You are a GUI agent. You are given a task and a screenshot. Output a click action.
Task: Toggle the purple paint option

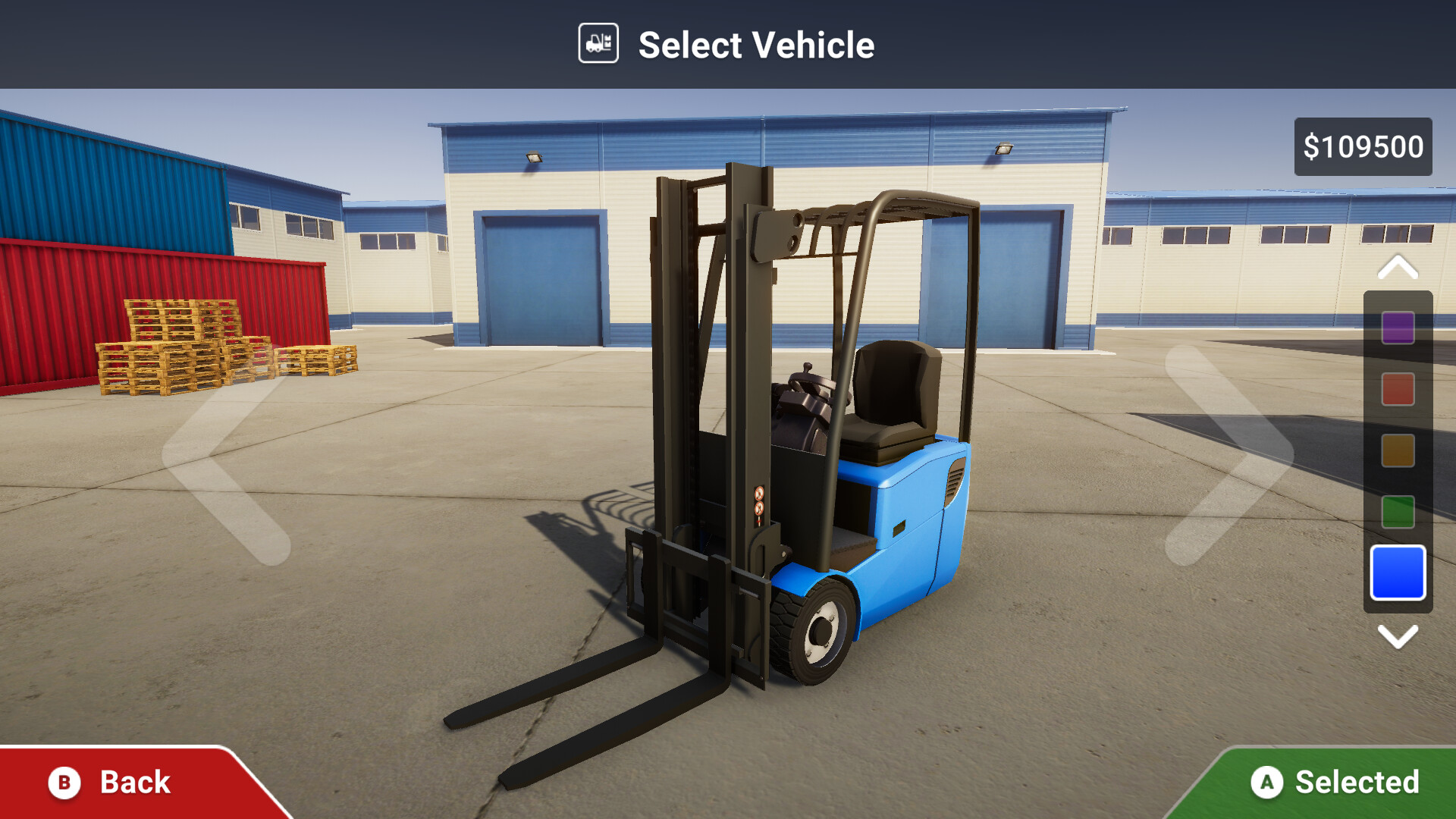(1398, 329)
